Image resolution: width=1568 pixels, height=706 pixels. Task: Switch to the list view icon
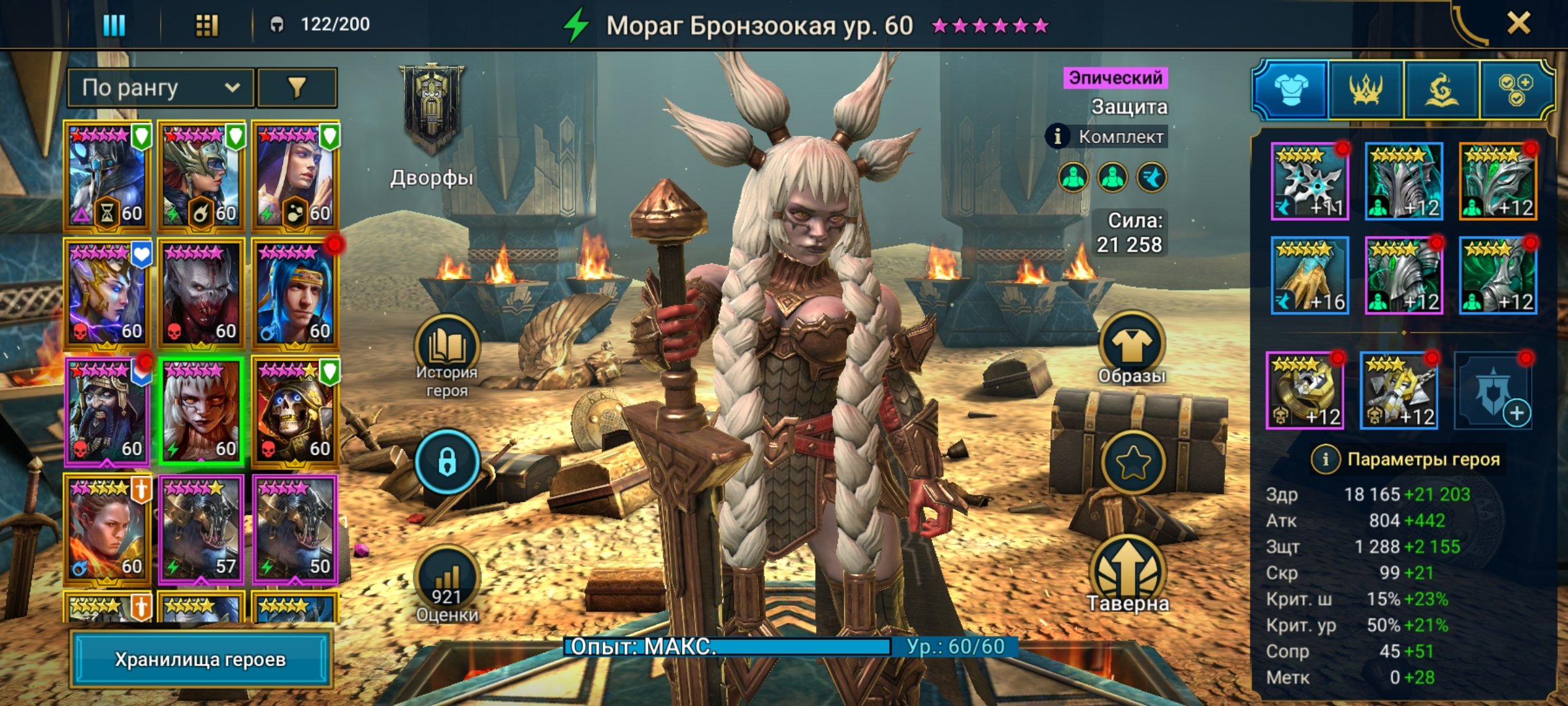114,25
